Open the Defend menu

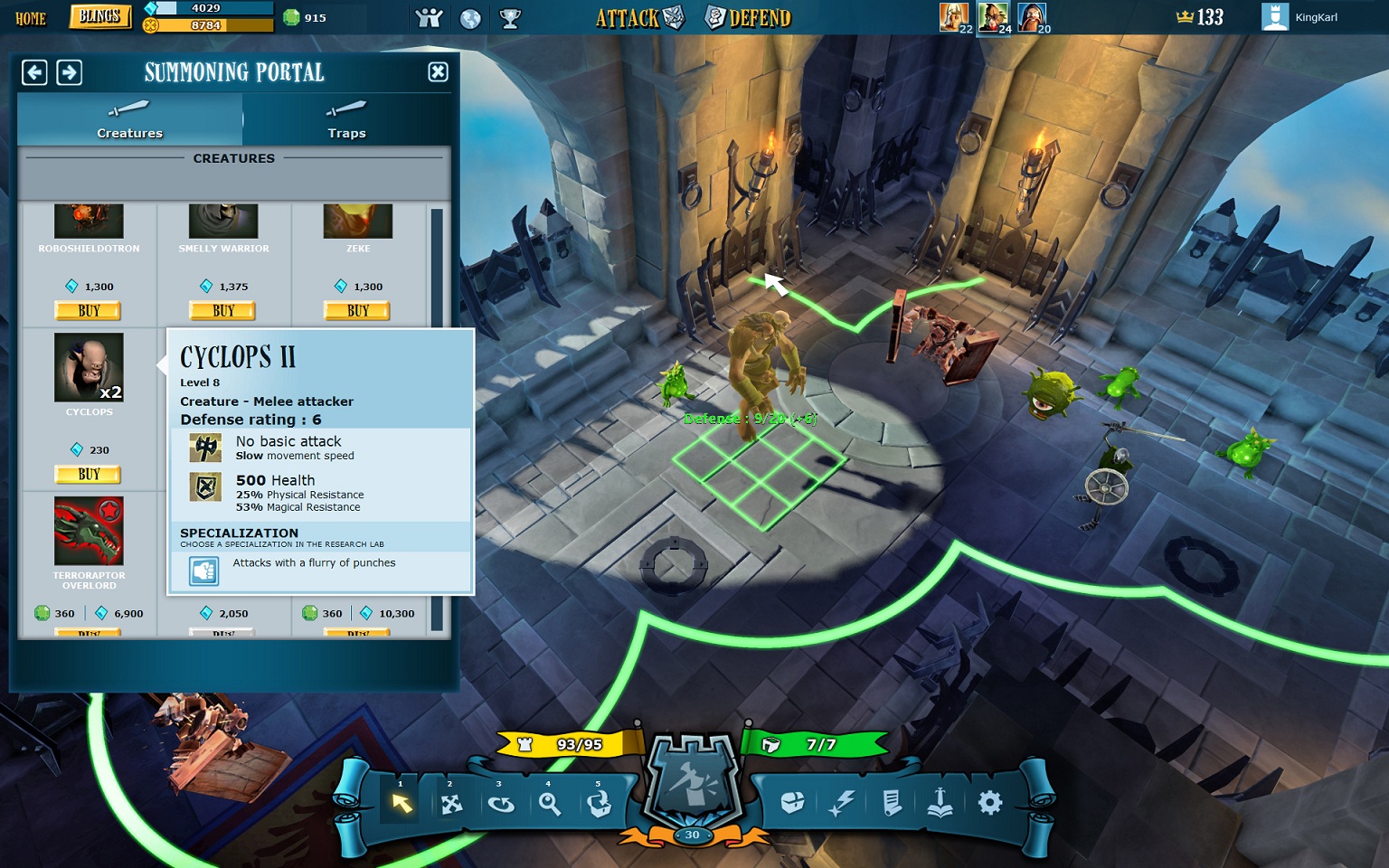749,18
